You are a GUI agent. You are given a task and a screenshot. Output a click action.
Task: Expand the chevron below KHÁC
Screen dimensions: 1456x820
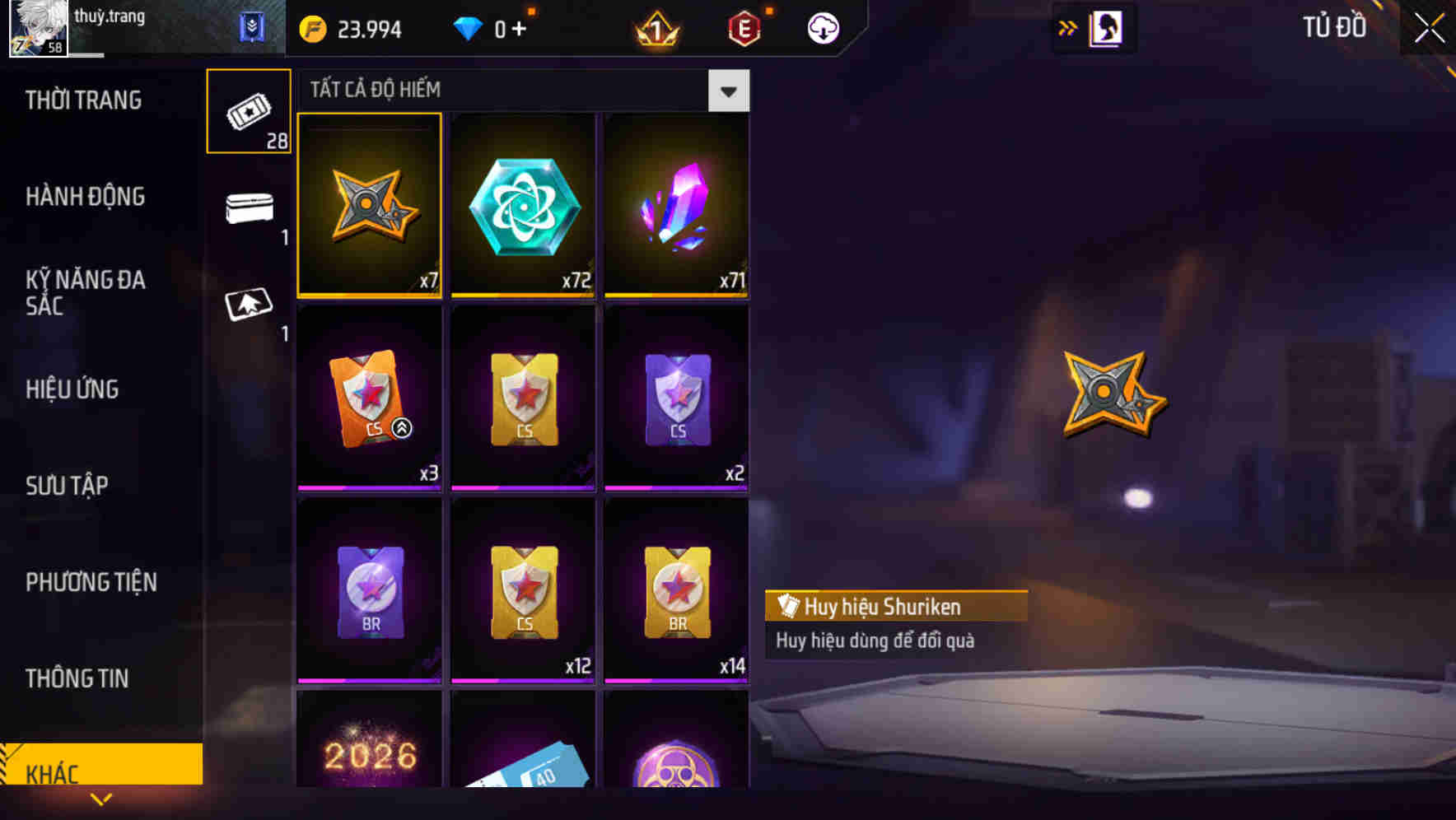point(101,799)
